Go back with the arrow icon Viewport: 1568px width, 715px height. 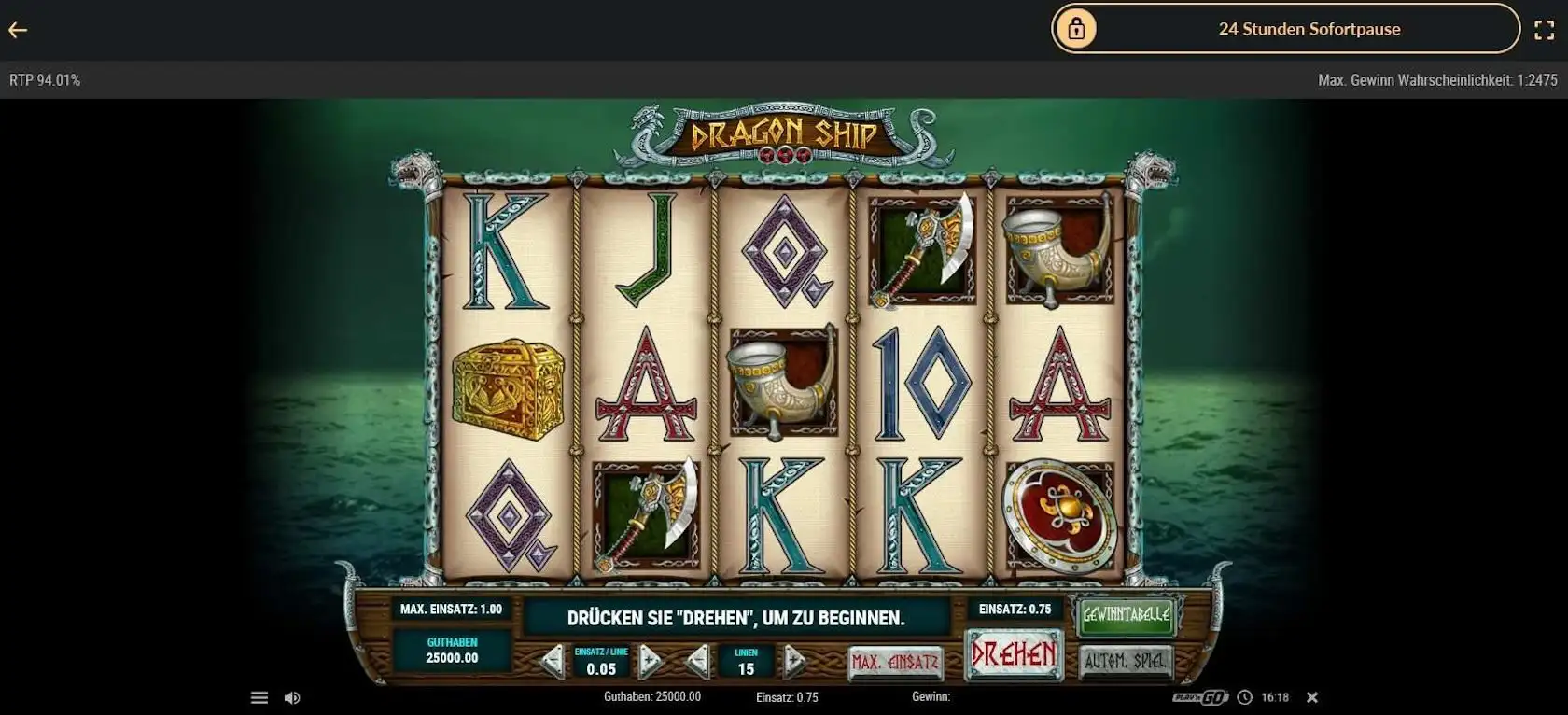coord(18,30)
